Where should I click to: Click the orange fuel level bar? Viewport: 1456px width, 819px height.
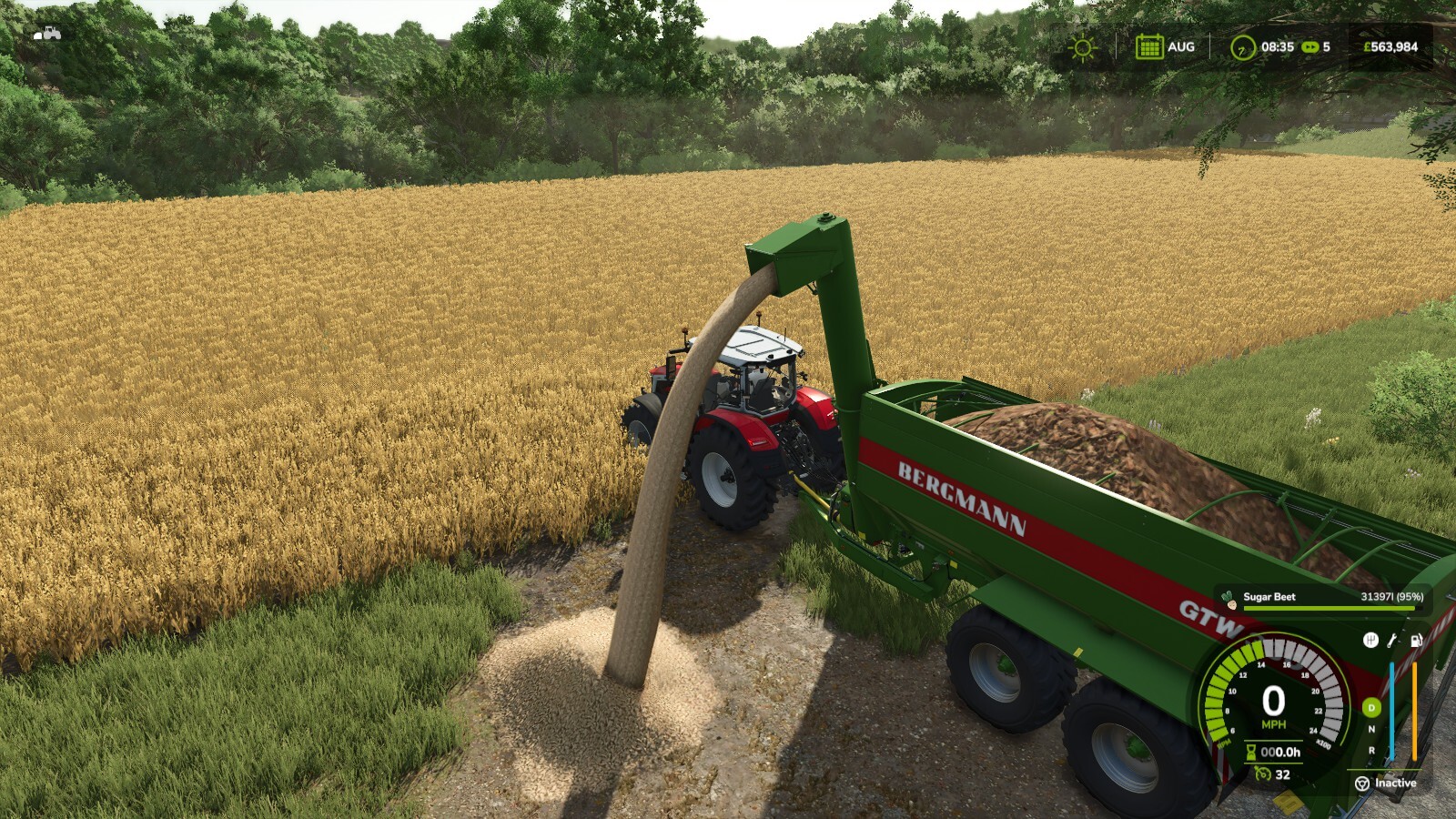1415,710
